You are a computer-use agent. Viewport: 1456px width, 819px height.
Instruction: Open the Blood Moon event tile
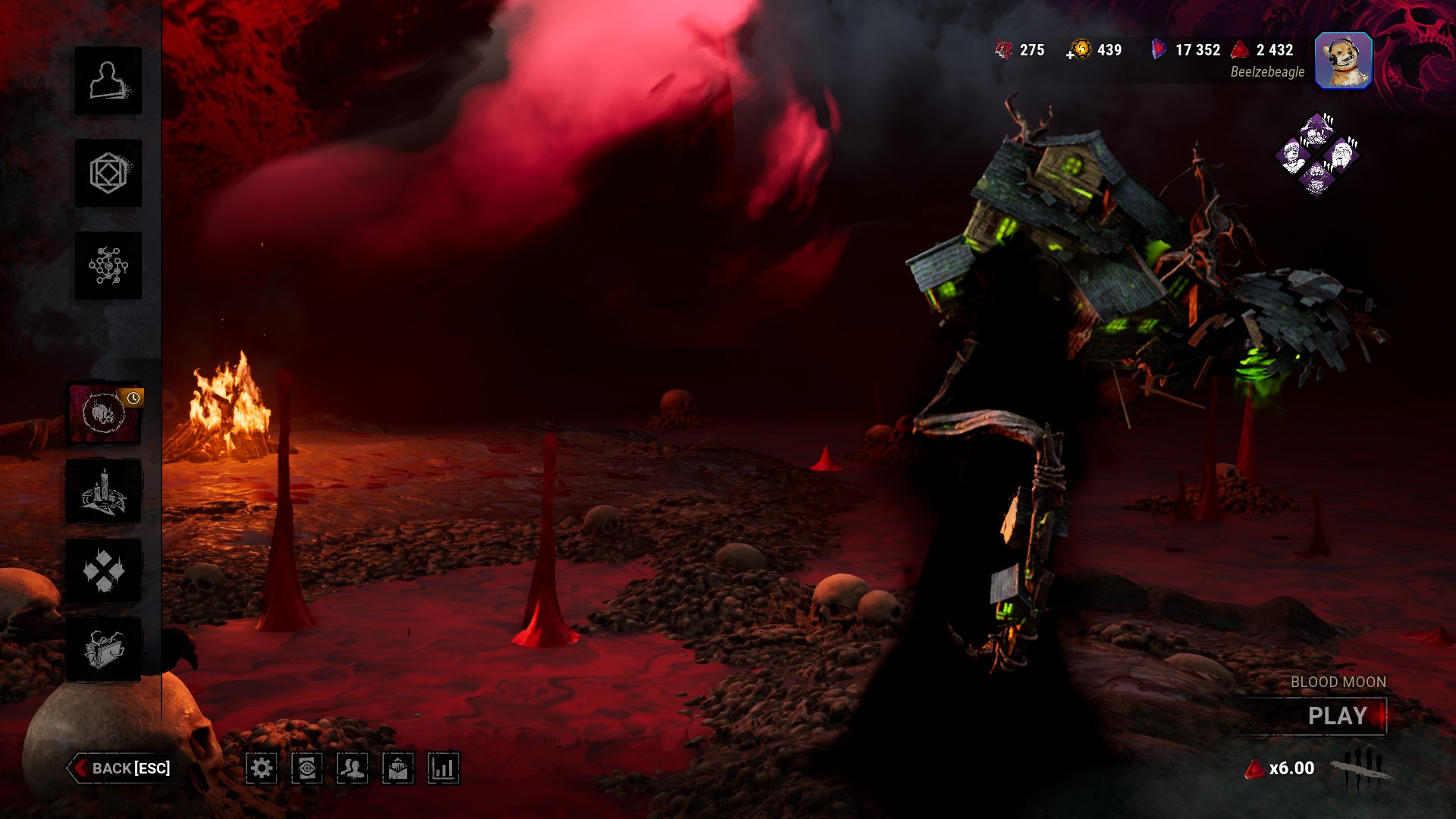[105, 413]
